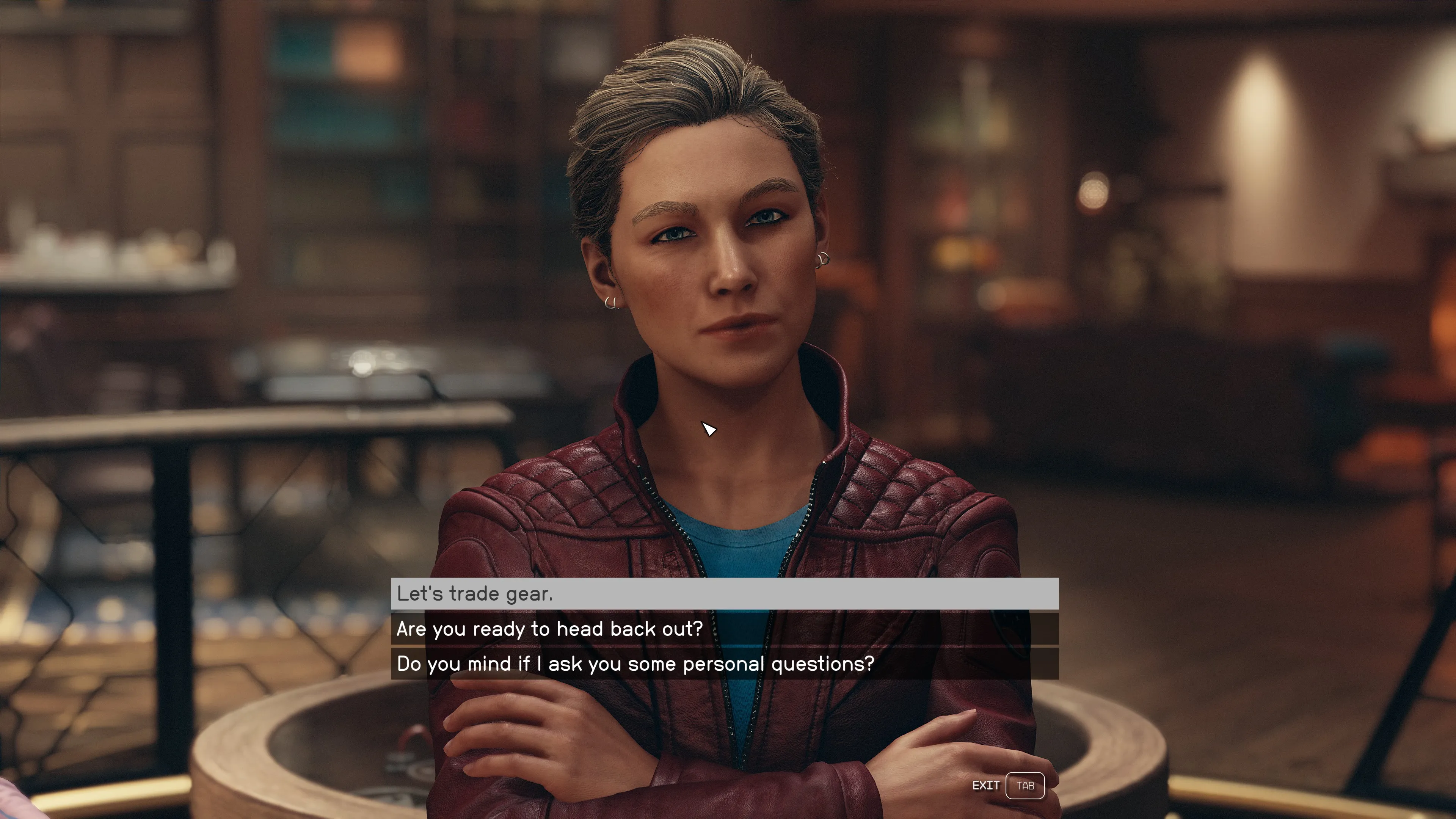This screenshot has width=1456, height=819.
Task: Ask "Are you ready to head back out?"
Action: [x=724, y=629]
